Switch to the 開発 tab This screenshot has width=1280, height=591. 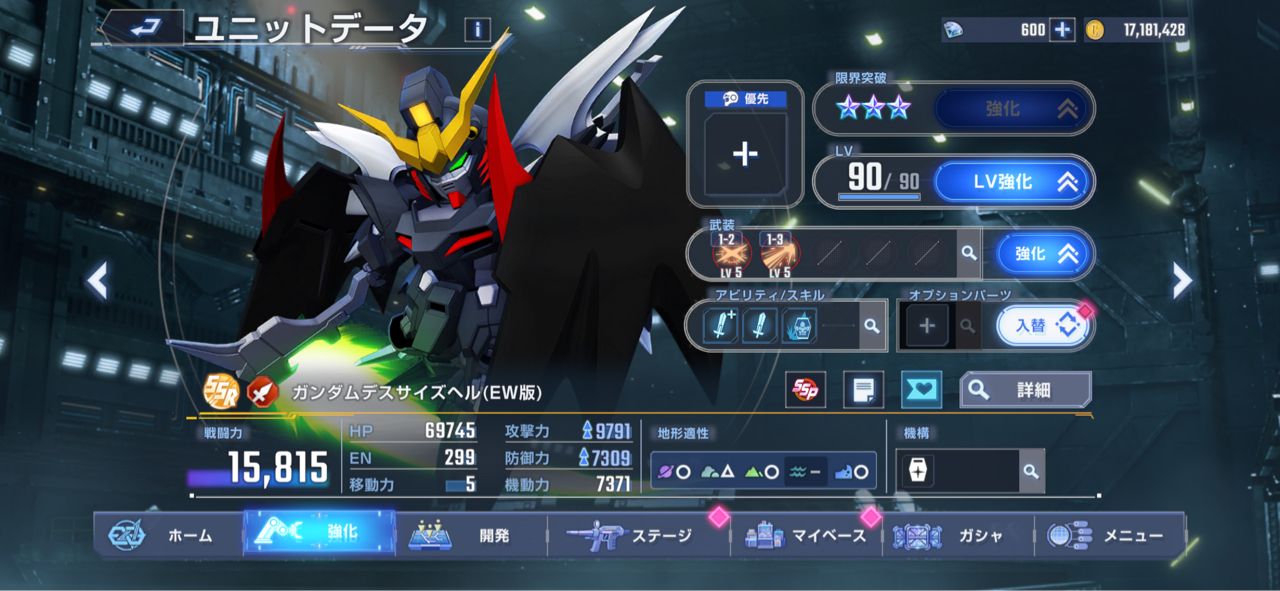[x=472, y=535]
